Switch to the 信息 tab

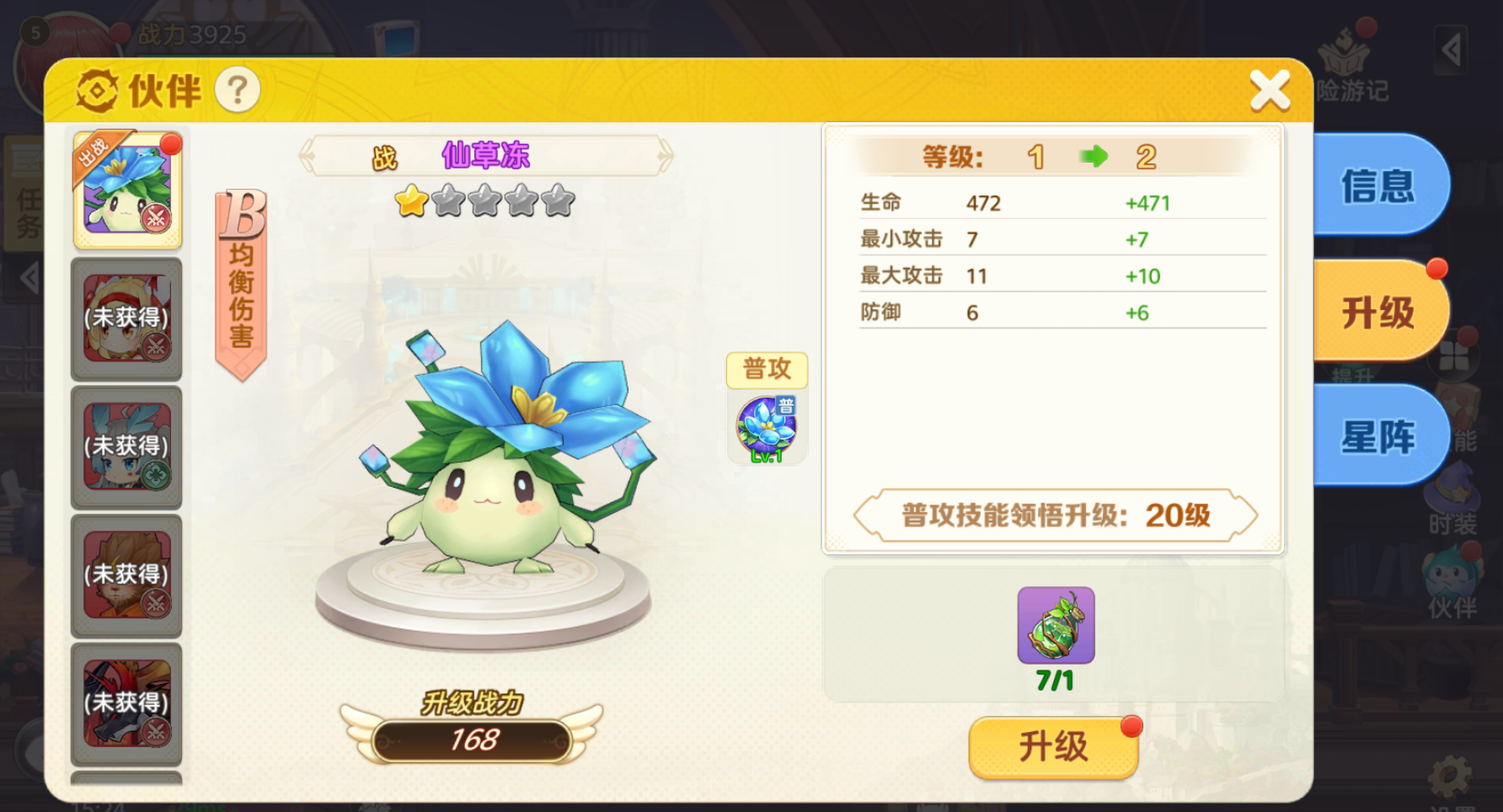[1378, 187]
